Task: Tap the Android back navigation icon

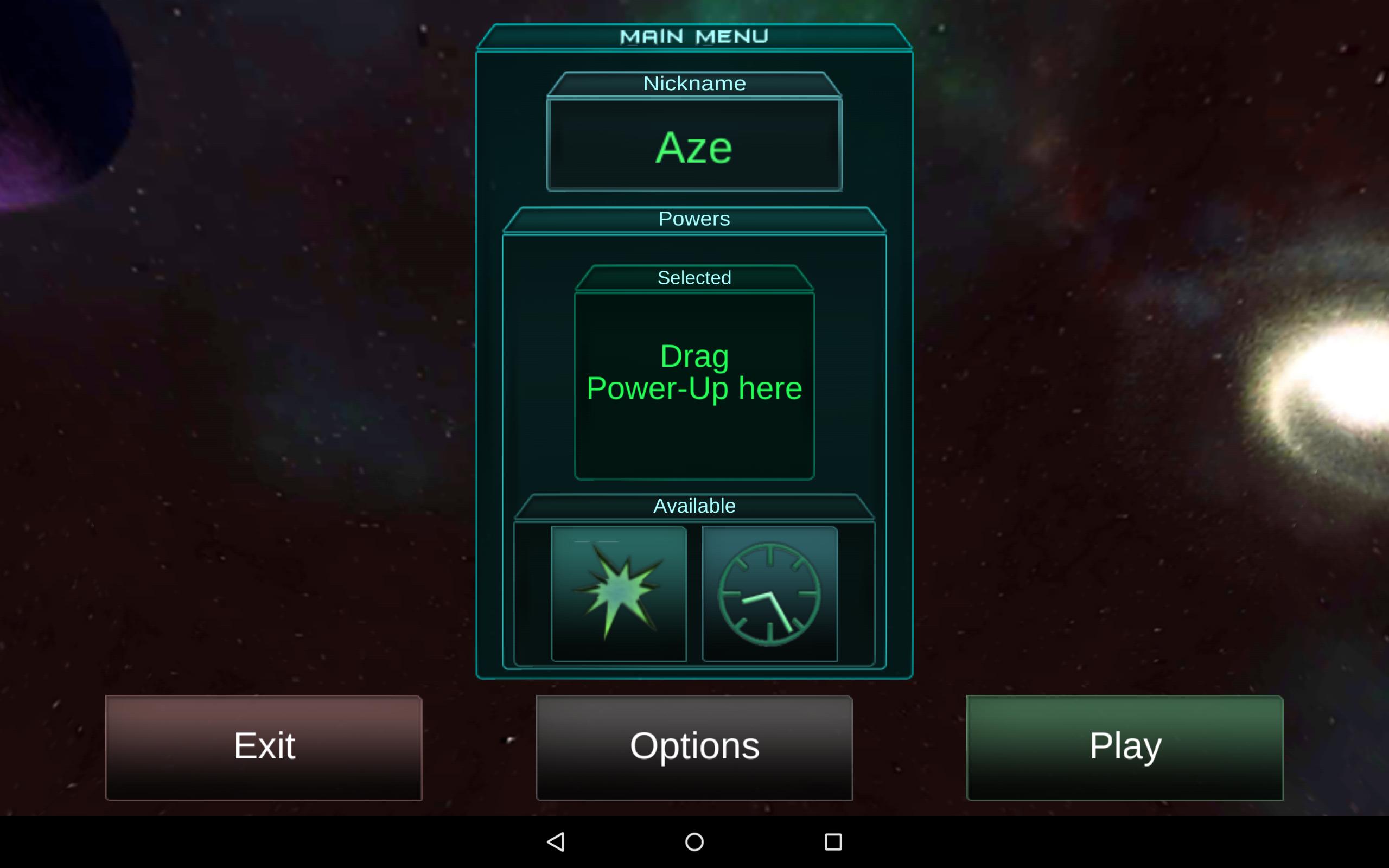Action: [556, 841]
